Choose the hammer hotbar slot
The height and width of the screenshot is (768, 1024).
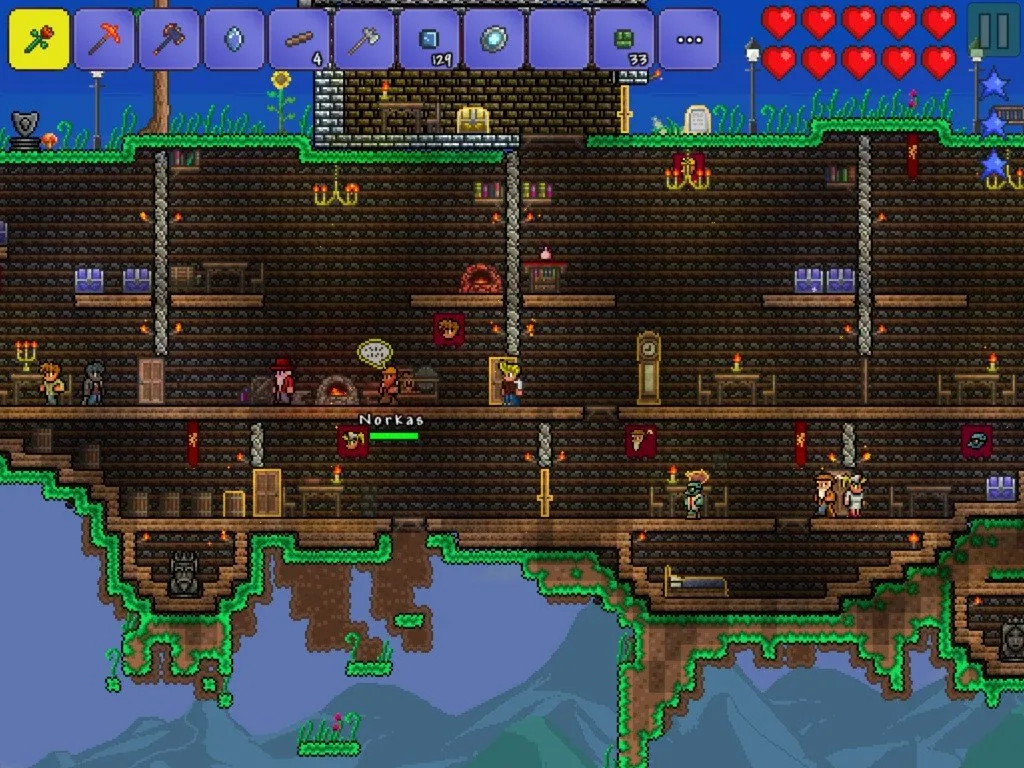point(169,39)
